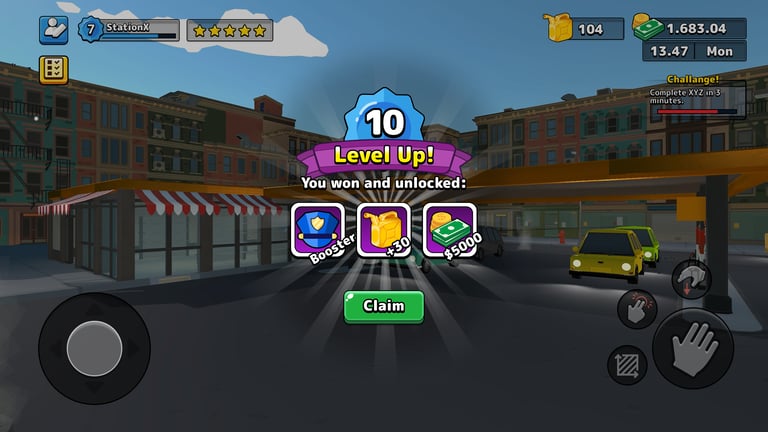Image resolution: width=768 pixels, height=432 pixels.
Task: Tap the striped square rotate button
Action: coord(627,365)
